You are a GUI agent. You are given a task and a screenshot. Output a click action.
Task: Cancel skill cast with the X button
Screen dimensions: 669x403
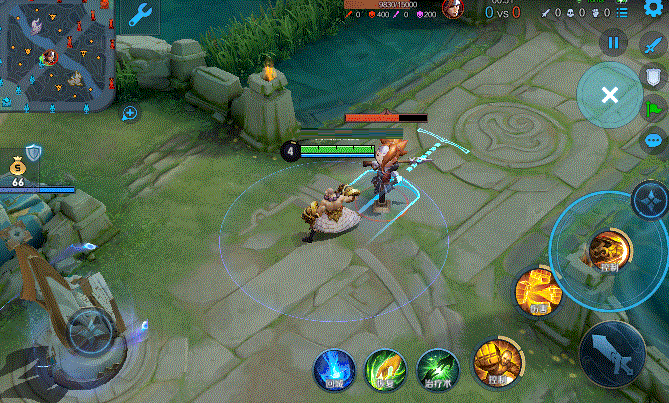click(x=609, y=95)
